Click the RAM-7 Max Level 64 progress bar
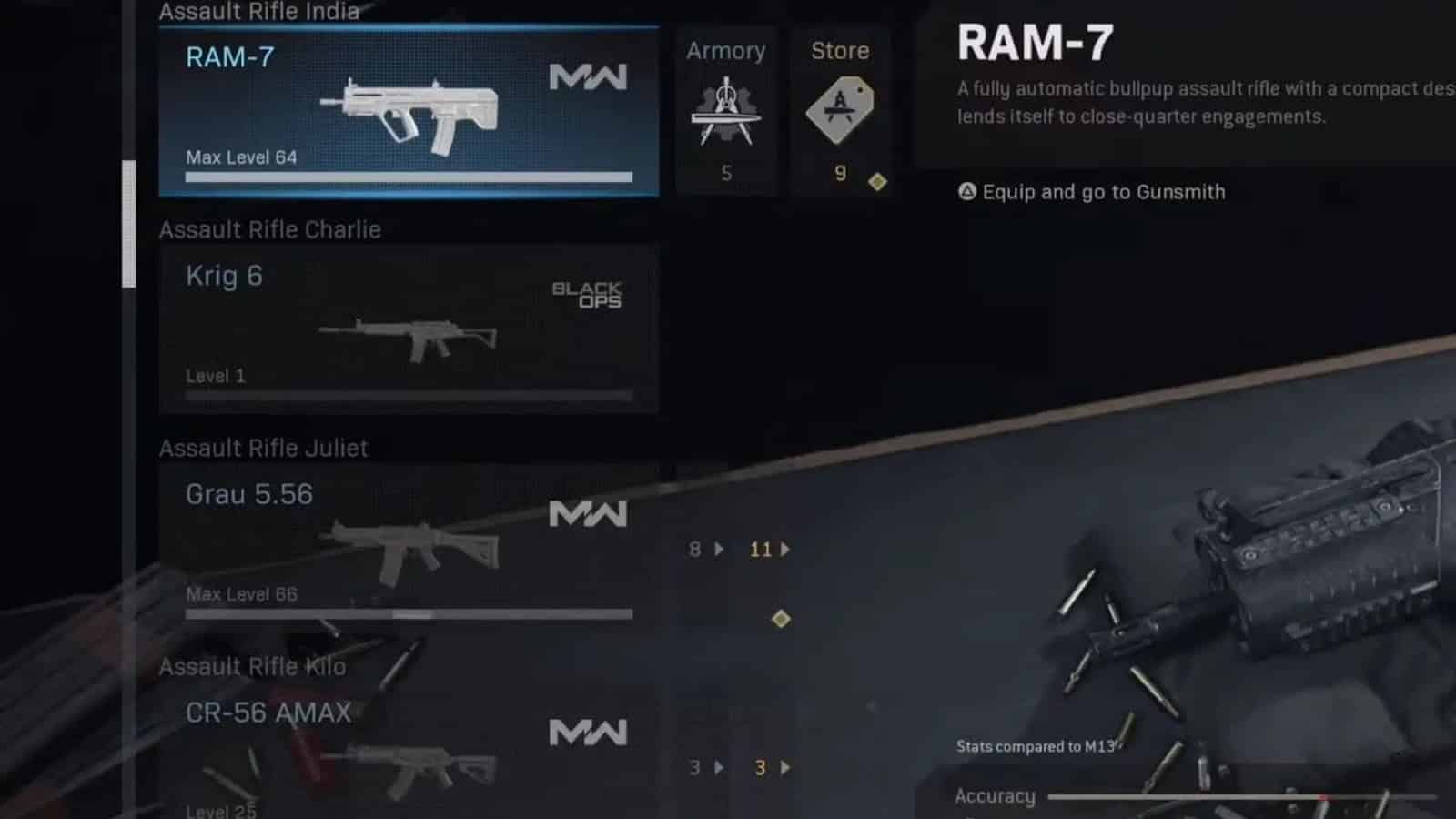Viewport: 1456px width, 819px height. [x=408, y=174]
